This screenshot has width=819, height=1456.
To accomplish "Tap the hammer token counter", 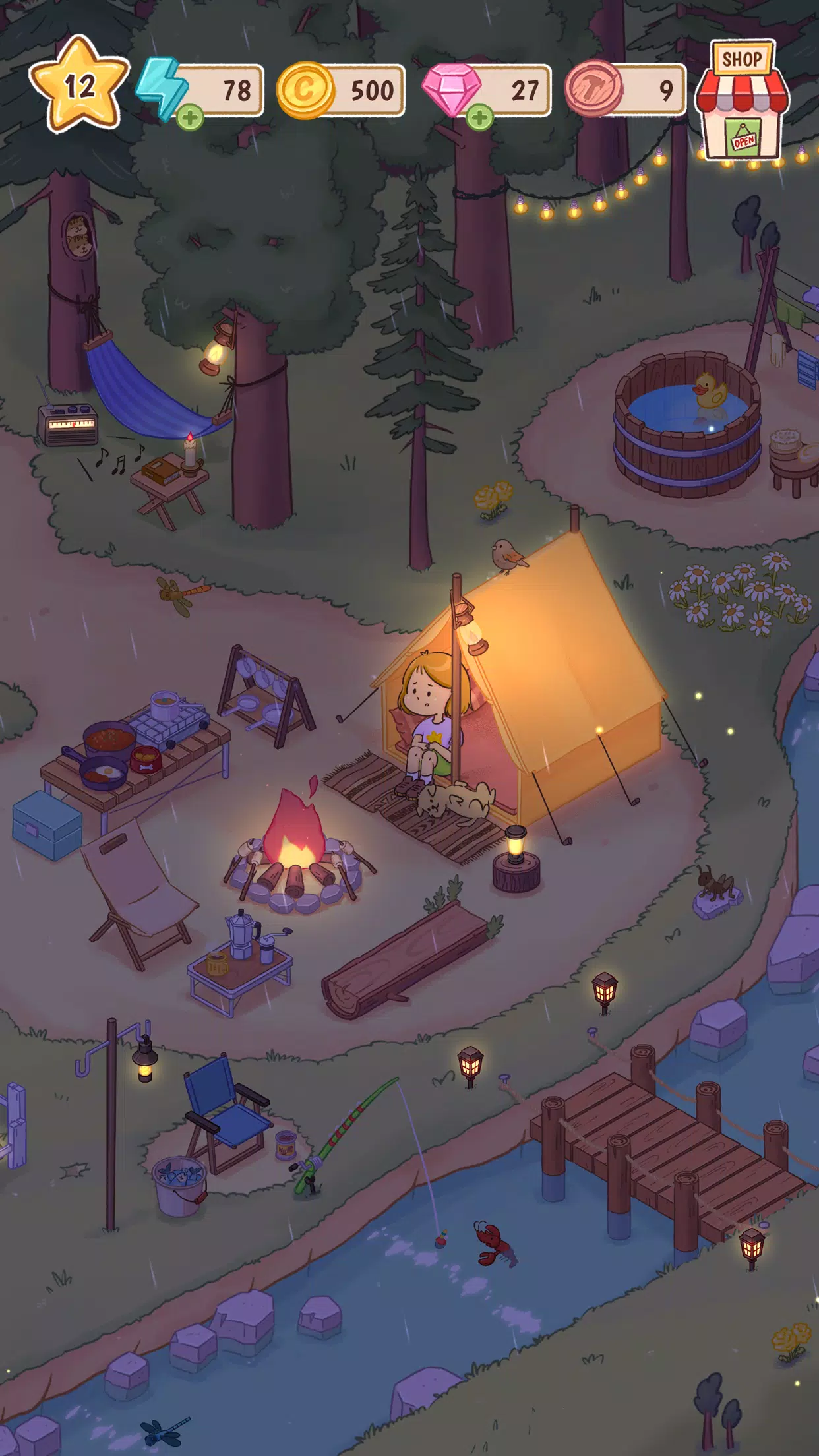I will (x=625, y=90).
